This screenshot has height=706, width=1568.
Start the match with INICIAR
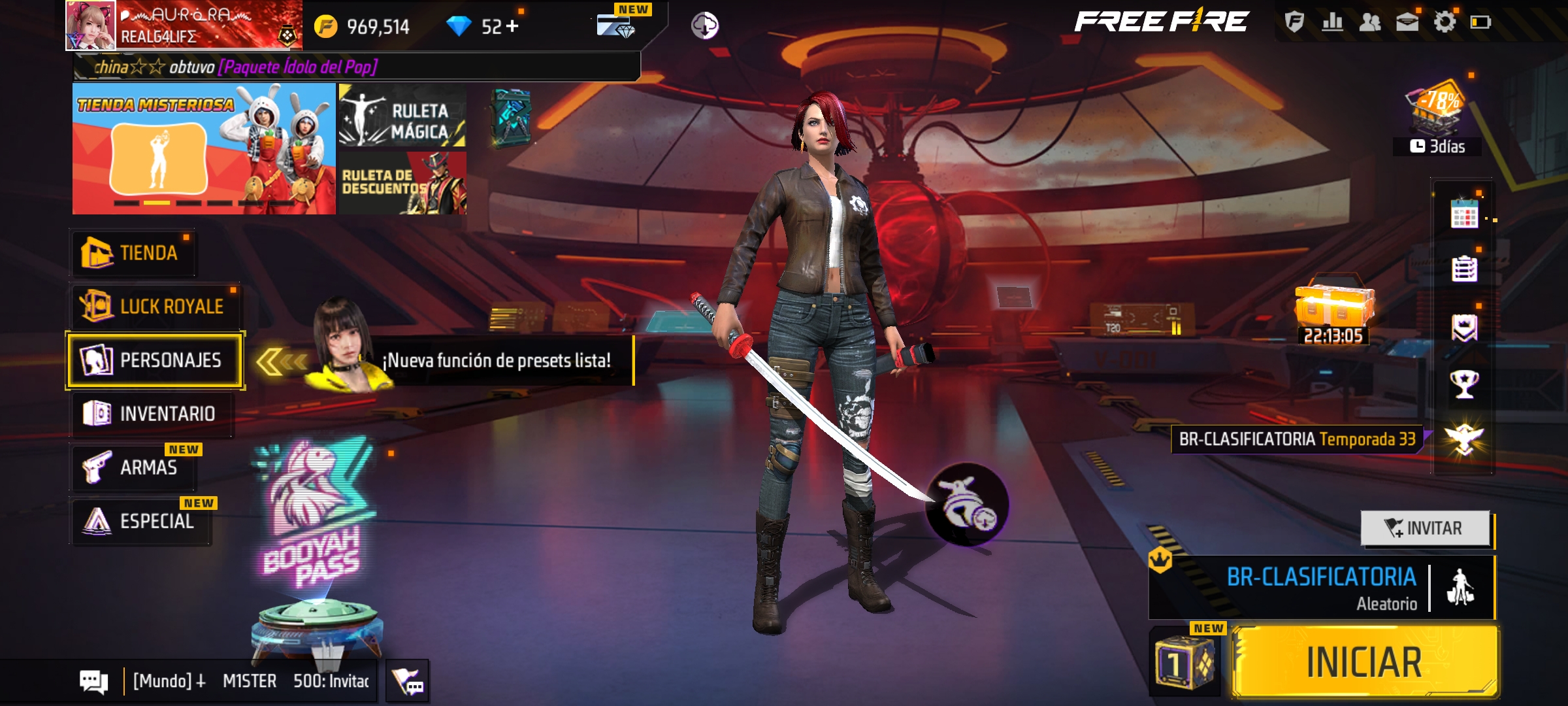tap(1364, 662)
